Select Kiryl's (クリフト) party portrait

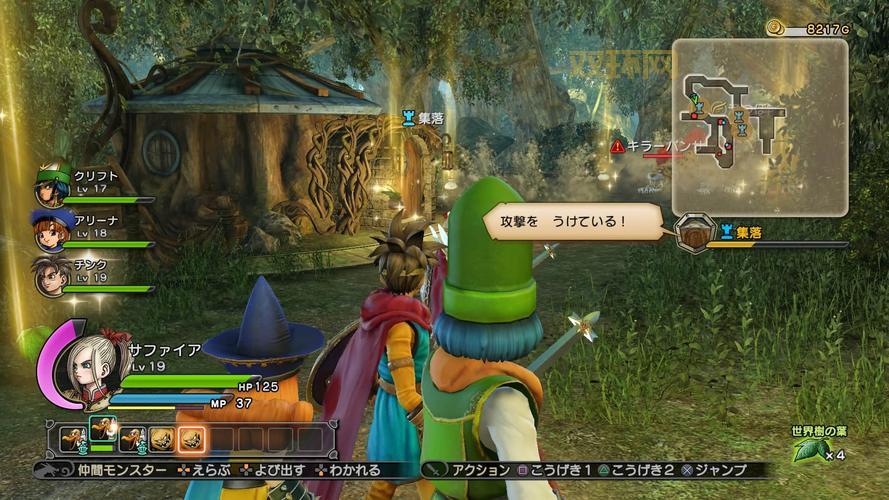(53, 186)
